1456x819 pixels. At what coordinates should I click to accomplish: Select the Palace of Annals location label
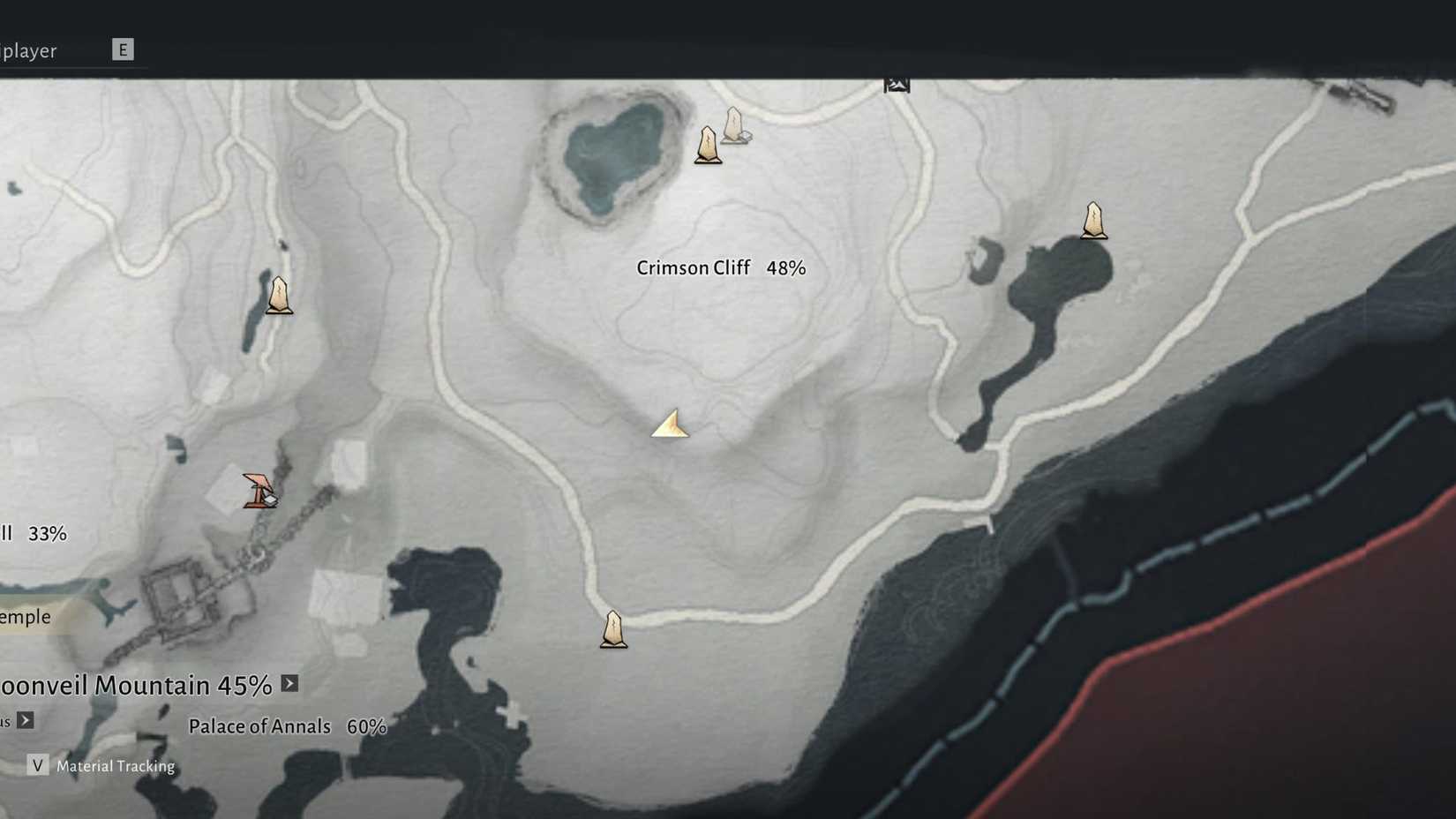tap(260, 726)
